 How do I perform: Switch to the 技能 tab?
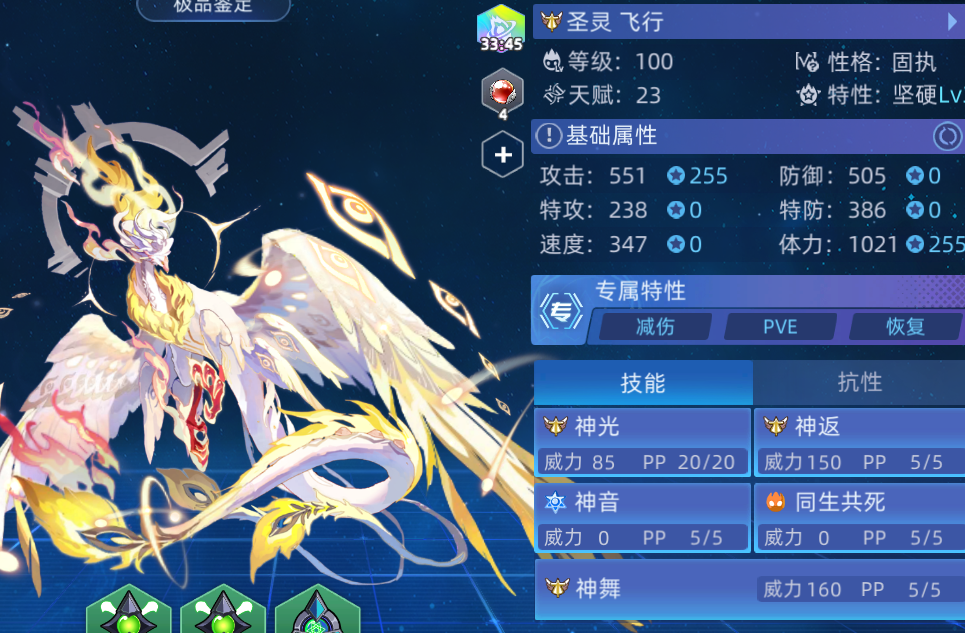click(643, 383)
